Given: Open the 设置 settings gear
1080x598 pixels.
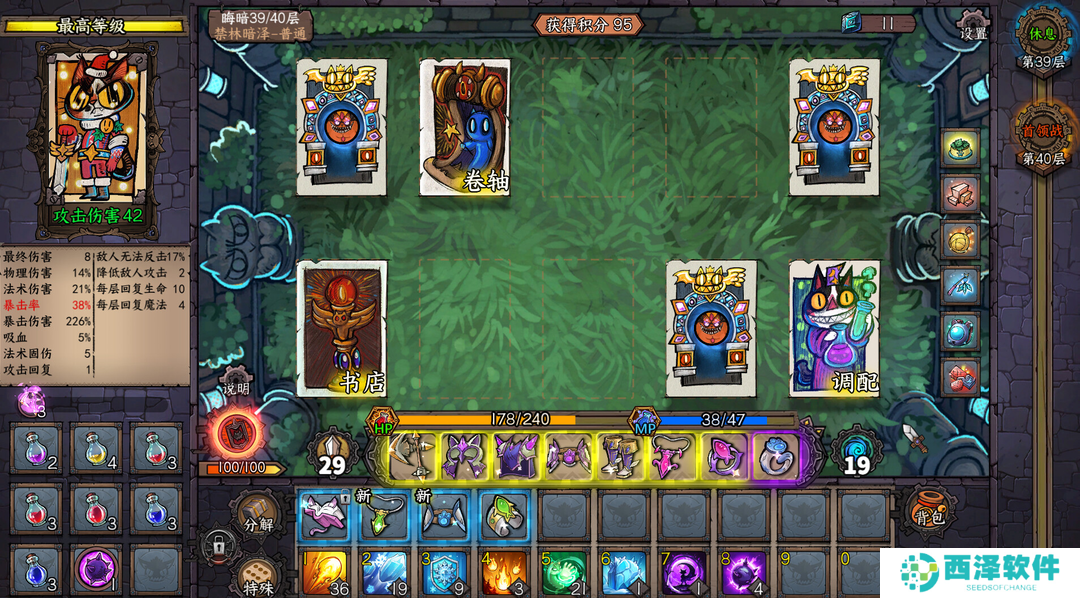Looking at the screenshot, I should point(973,24).
